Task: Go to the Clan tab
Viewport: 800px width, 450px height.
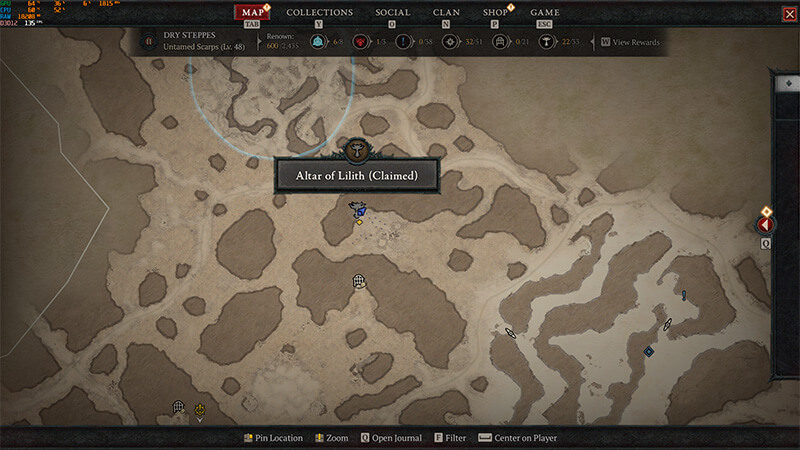Action: point(446,12)
